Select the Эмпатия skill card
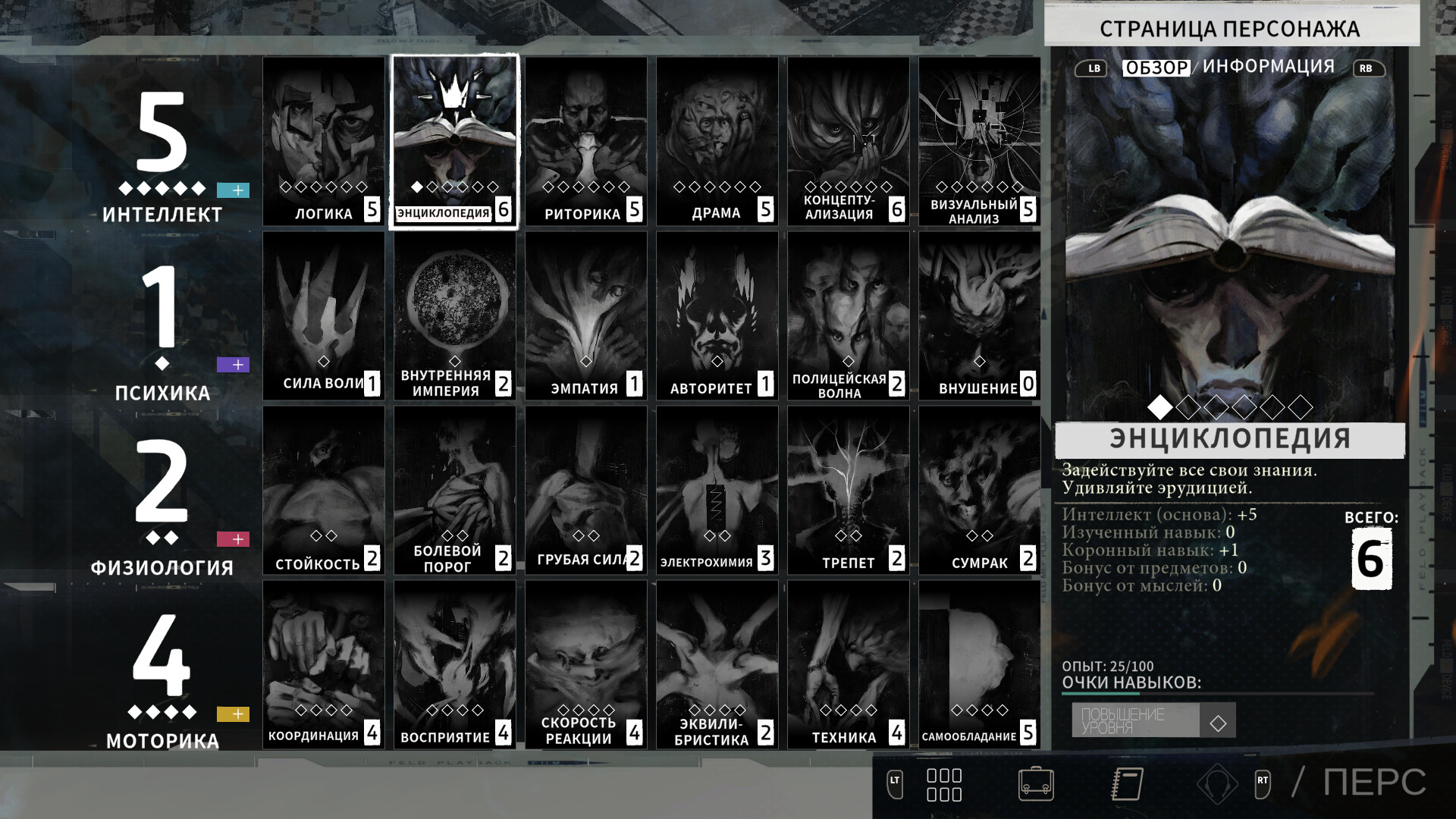The height and width of the screenshot is (819, 1456). click(x=586, y=316)
